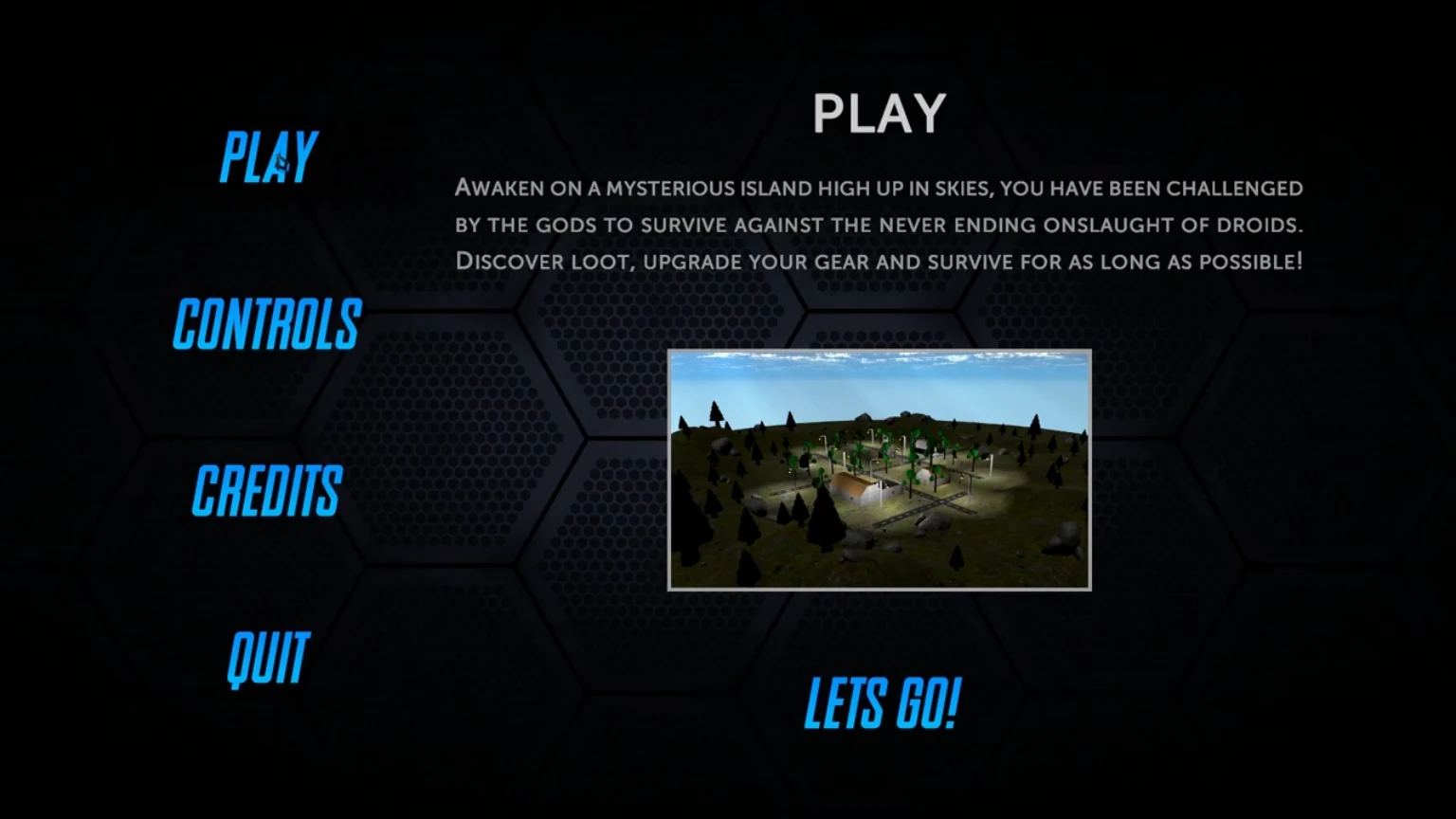Click the game description paragraph
The height and width of the screenshot is (819, 1456).
(879, 225)
